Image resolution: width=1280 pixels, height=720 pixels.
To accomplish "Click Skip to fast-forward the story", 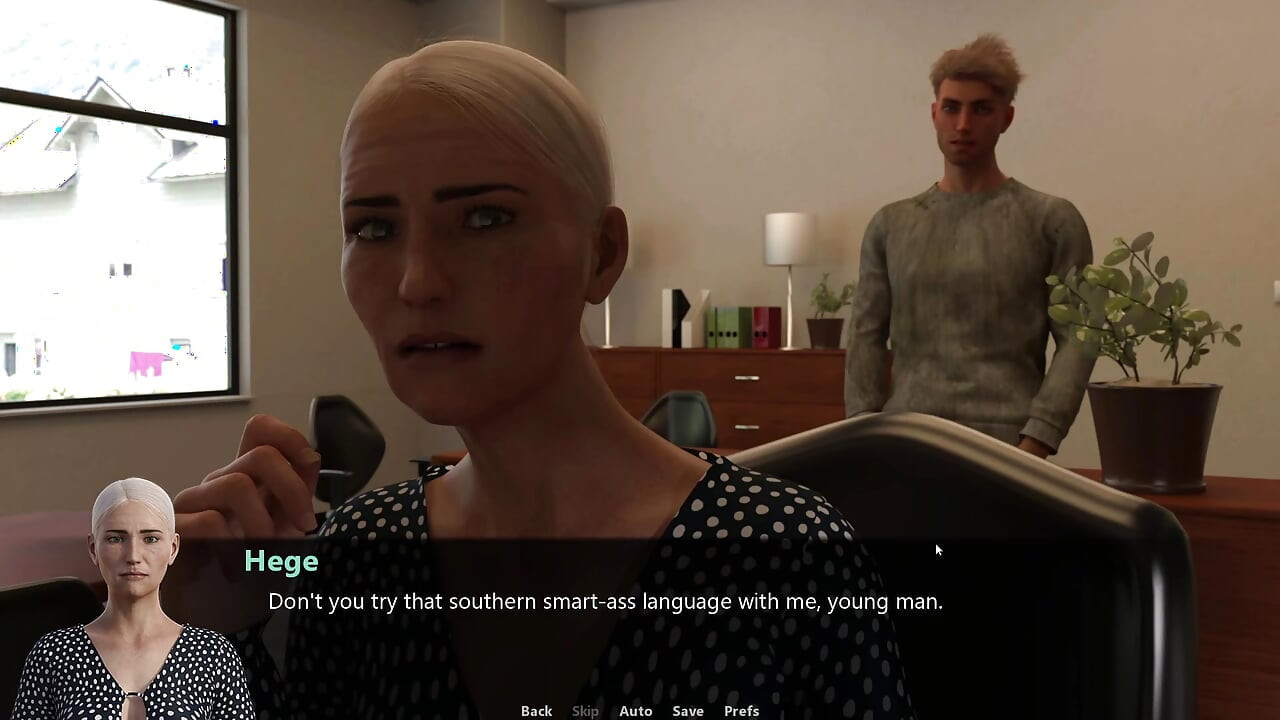I will [x=585, y=710].
